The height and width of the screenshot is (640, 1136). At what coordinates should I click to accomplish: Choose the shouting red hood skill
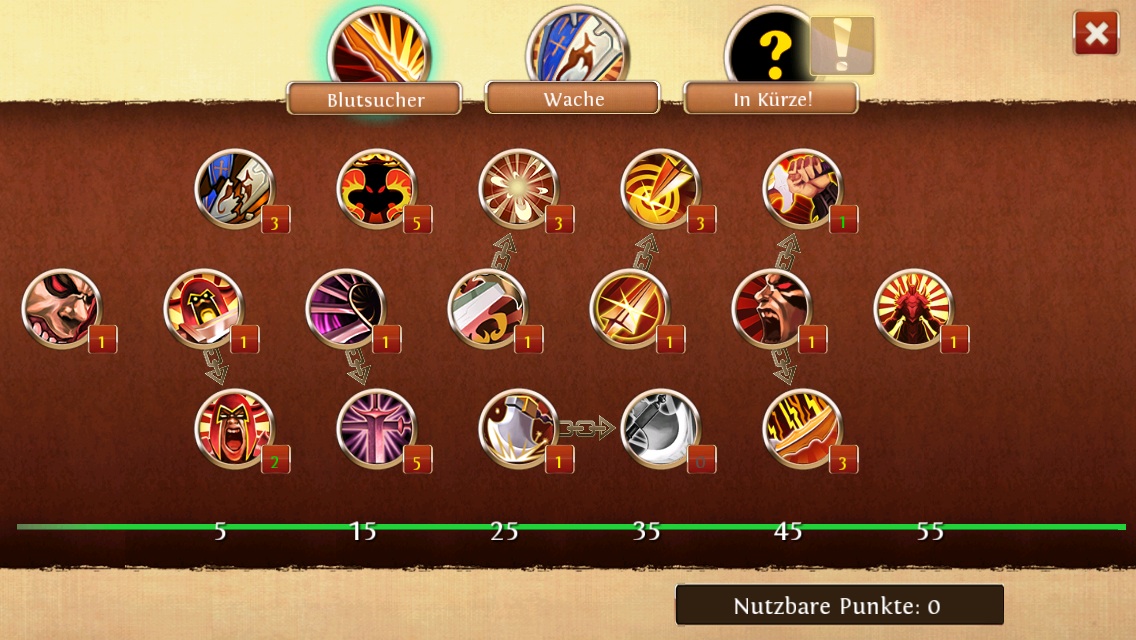coord(235,429)
